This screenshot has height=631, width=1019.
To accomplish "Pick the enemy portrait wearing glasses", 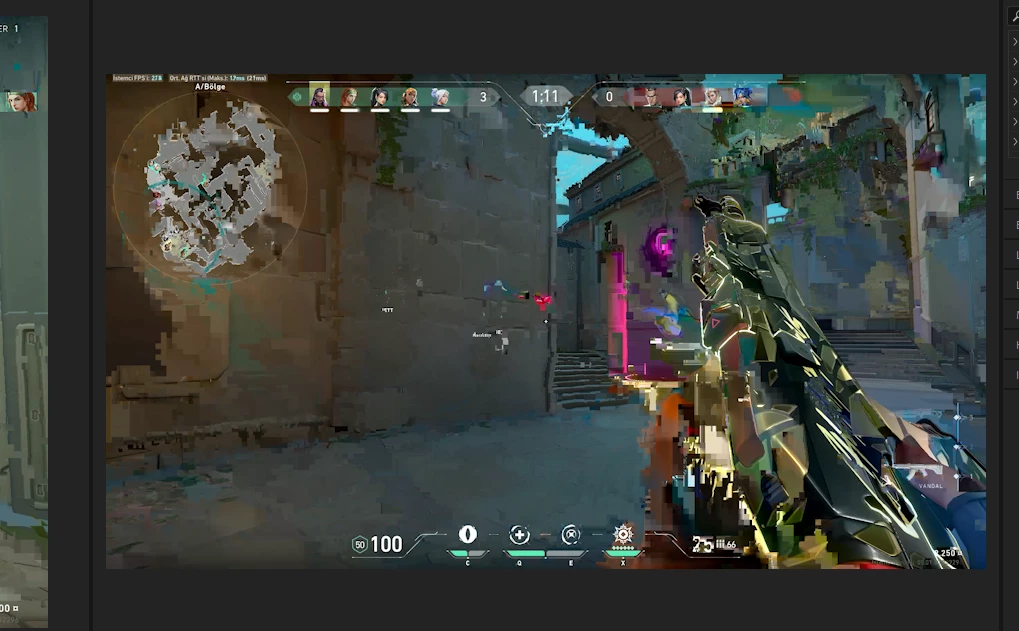I will click(651, 96).
